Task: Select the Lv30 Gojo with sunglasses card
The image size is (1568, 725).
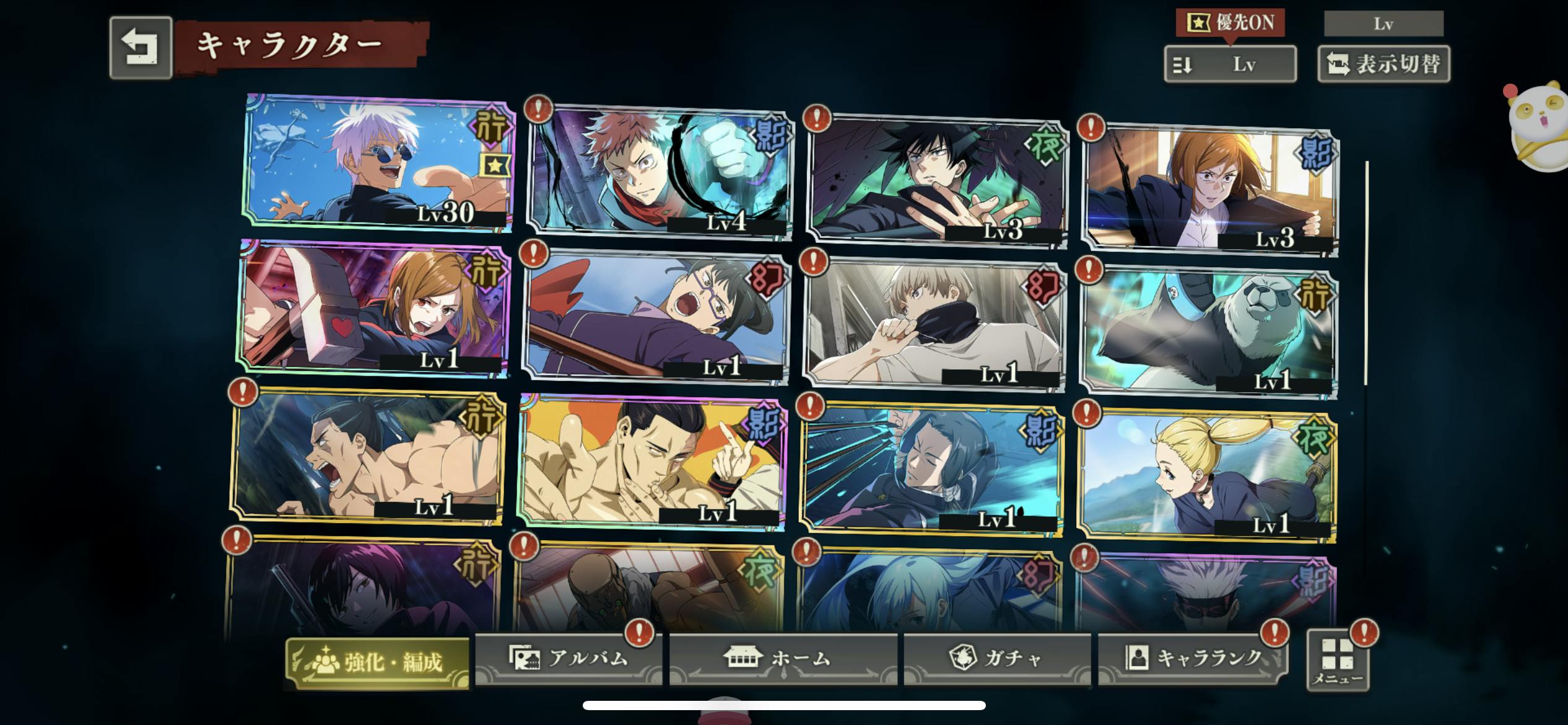Action: [x=378, y=164]
